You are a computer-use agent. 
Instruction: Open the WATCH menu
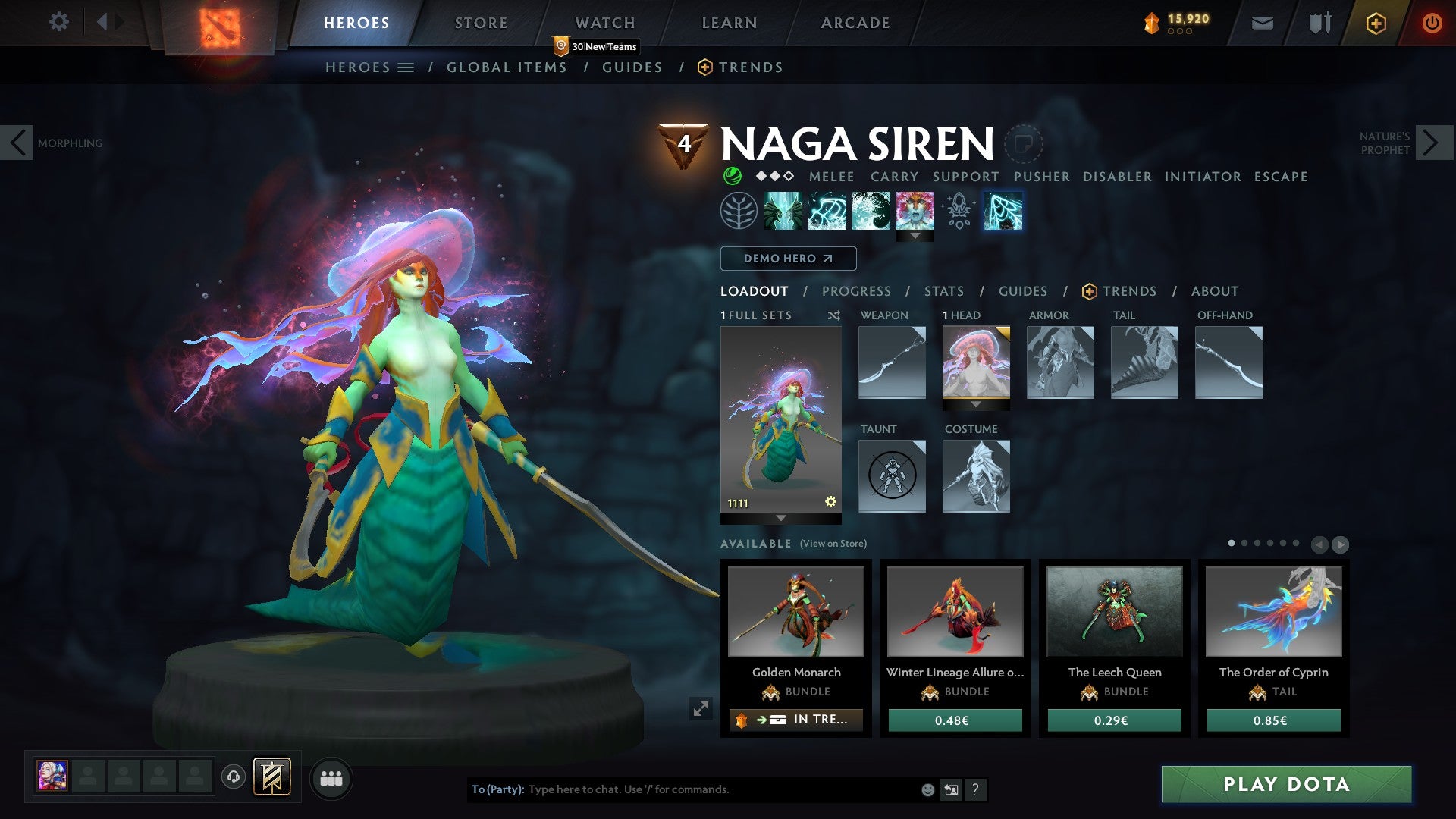pos(604,22)
